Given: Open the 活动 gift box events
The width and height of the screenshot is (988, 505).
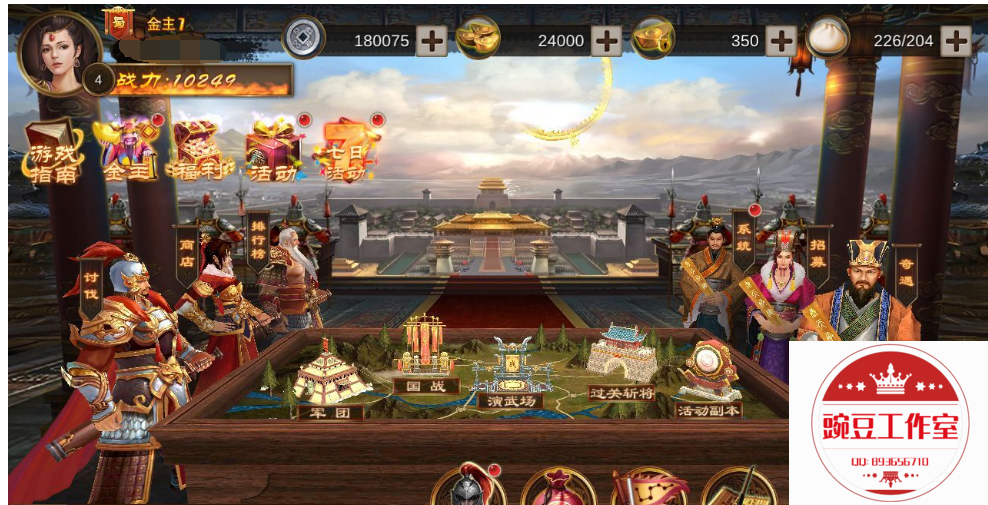Looking at the screenshot, I should [x=272, y=152].
